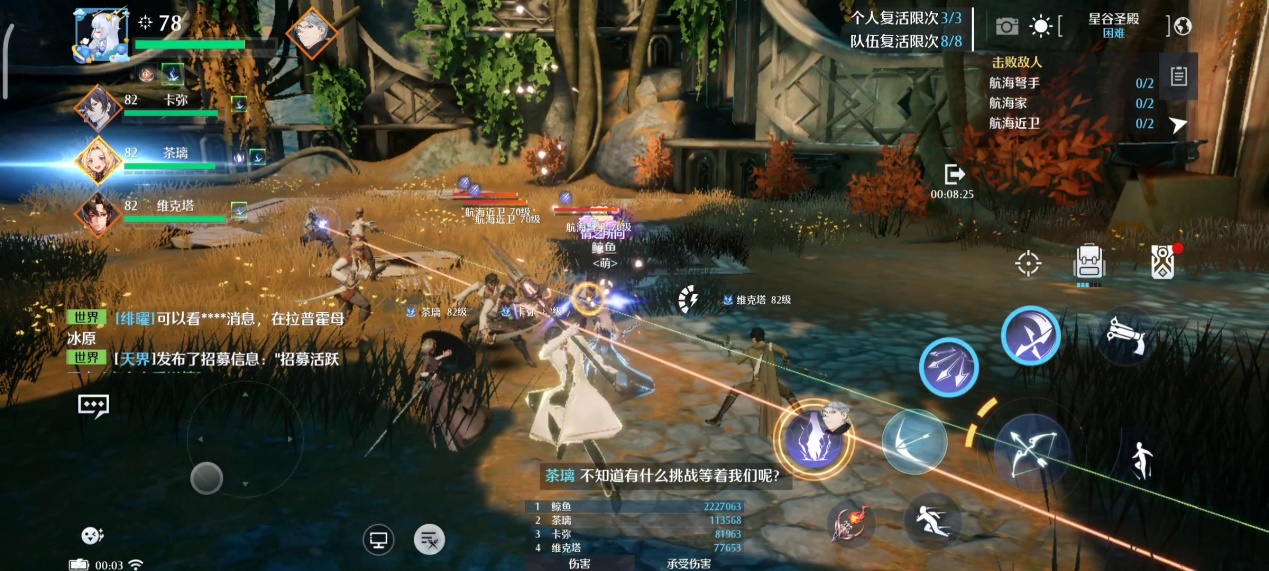Image resolution: width=1269 pixels, height=571 pixels.
Task: Open the clipboard quest list button
Action: [1179, 77]
